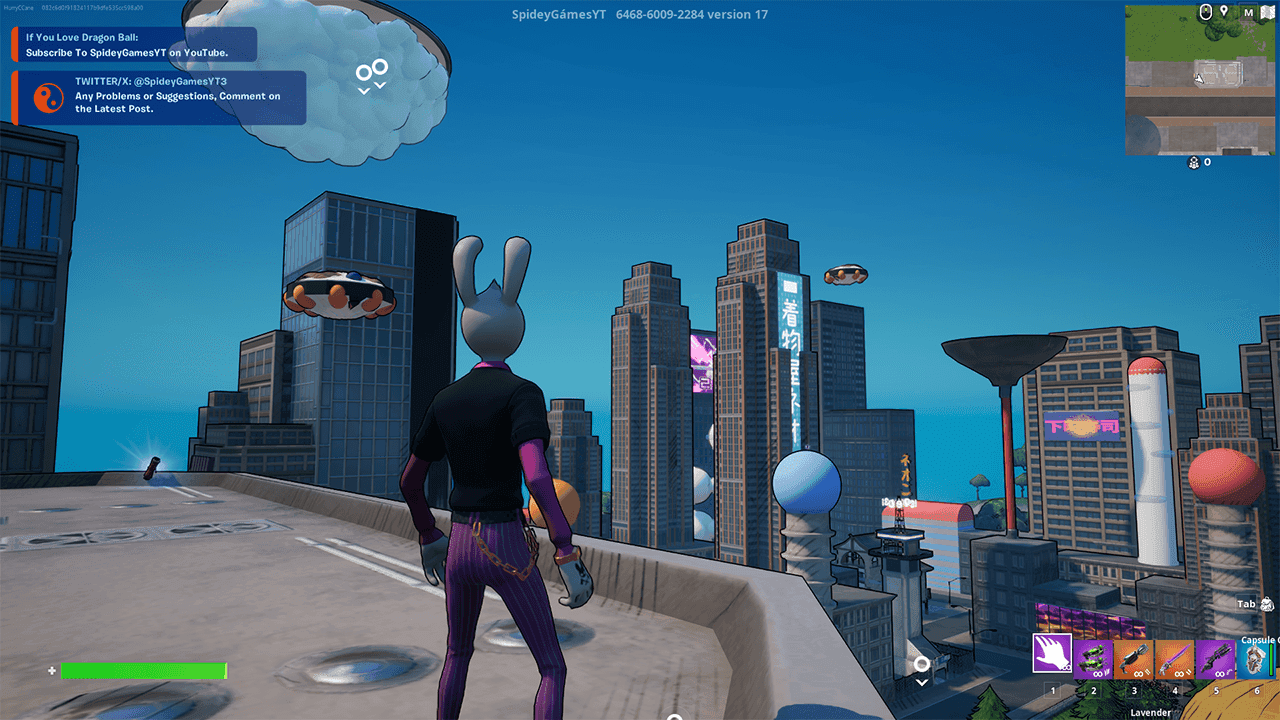Select the purple-bladed sword weapon slot
The image size is (1280, 720).
tap(1175, 659)
